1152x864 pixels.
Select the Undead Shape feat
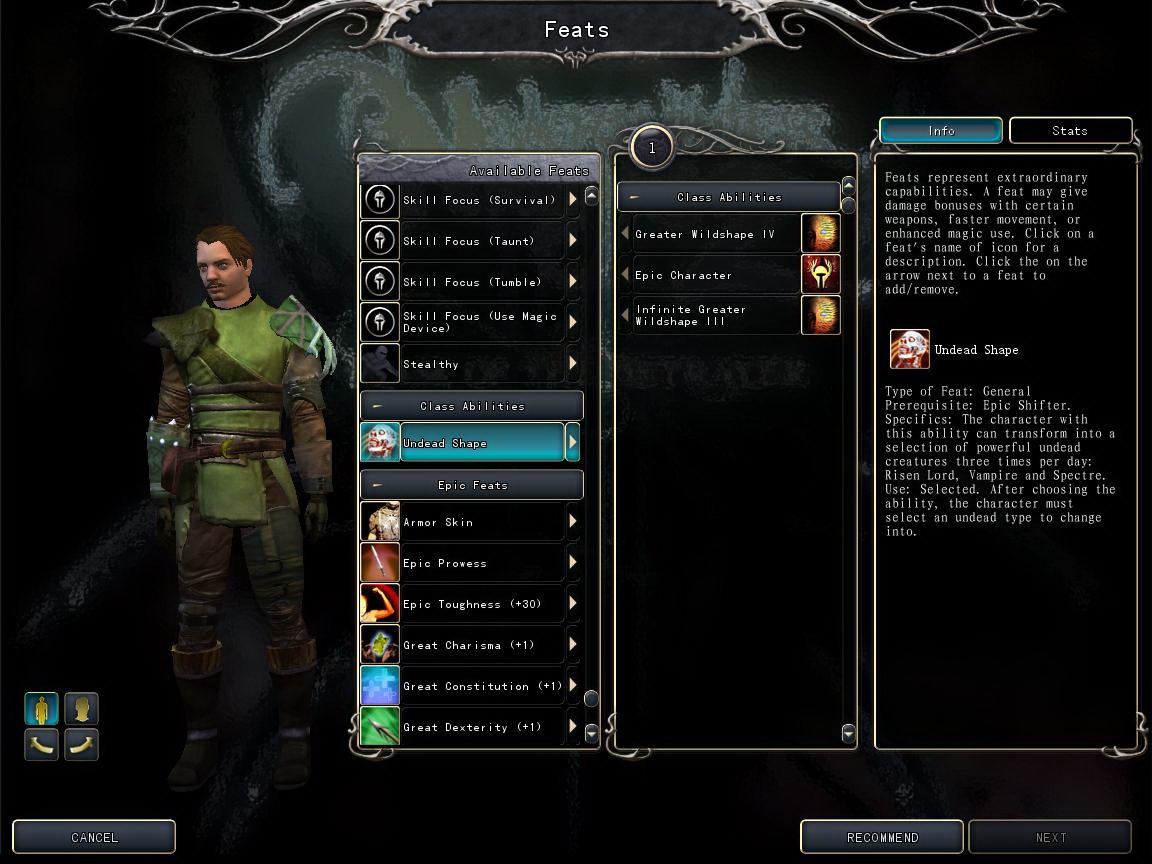coord(481,443)
